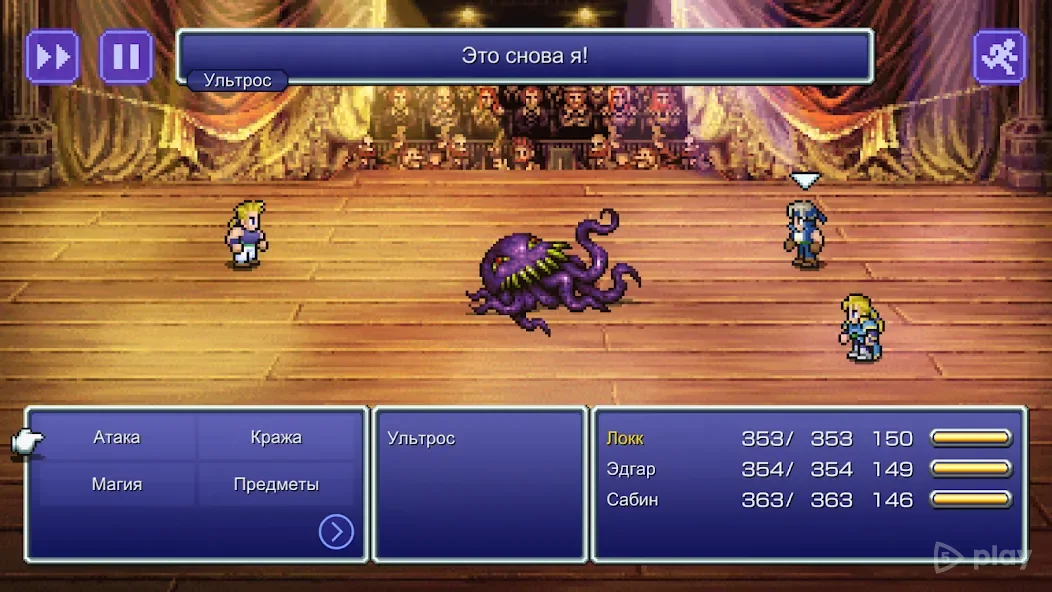This screenshot has width=1052, height=592.
Task: Tap the flee running-man button
Action: [x=999, y=56]
